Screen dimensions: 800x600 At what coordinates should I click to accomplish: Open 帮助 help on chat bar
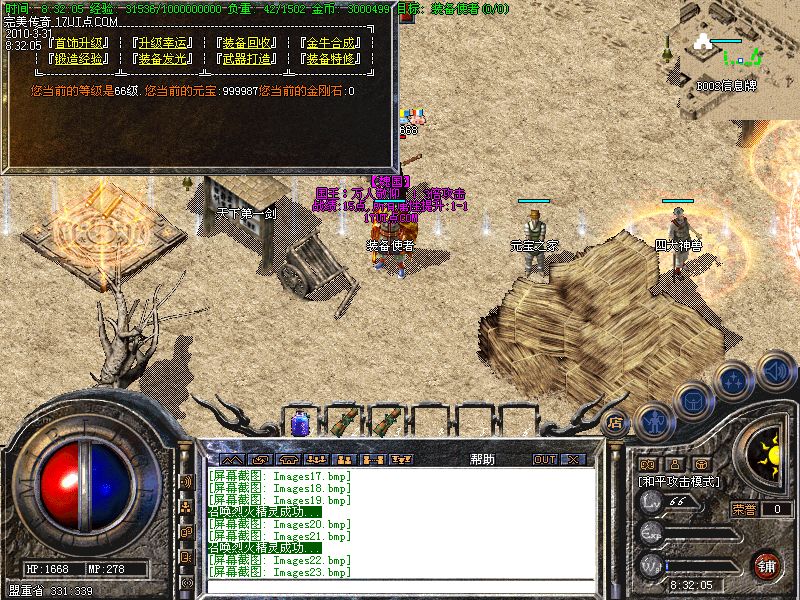(x=482, y=459)
